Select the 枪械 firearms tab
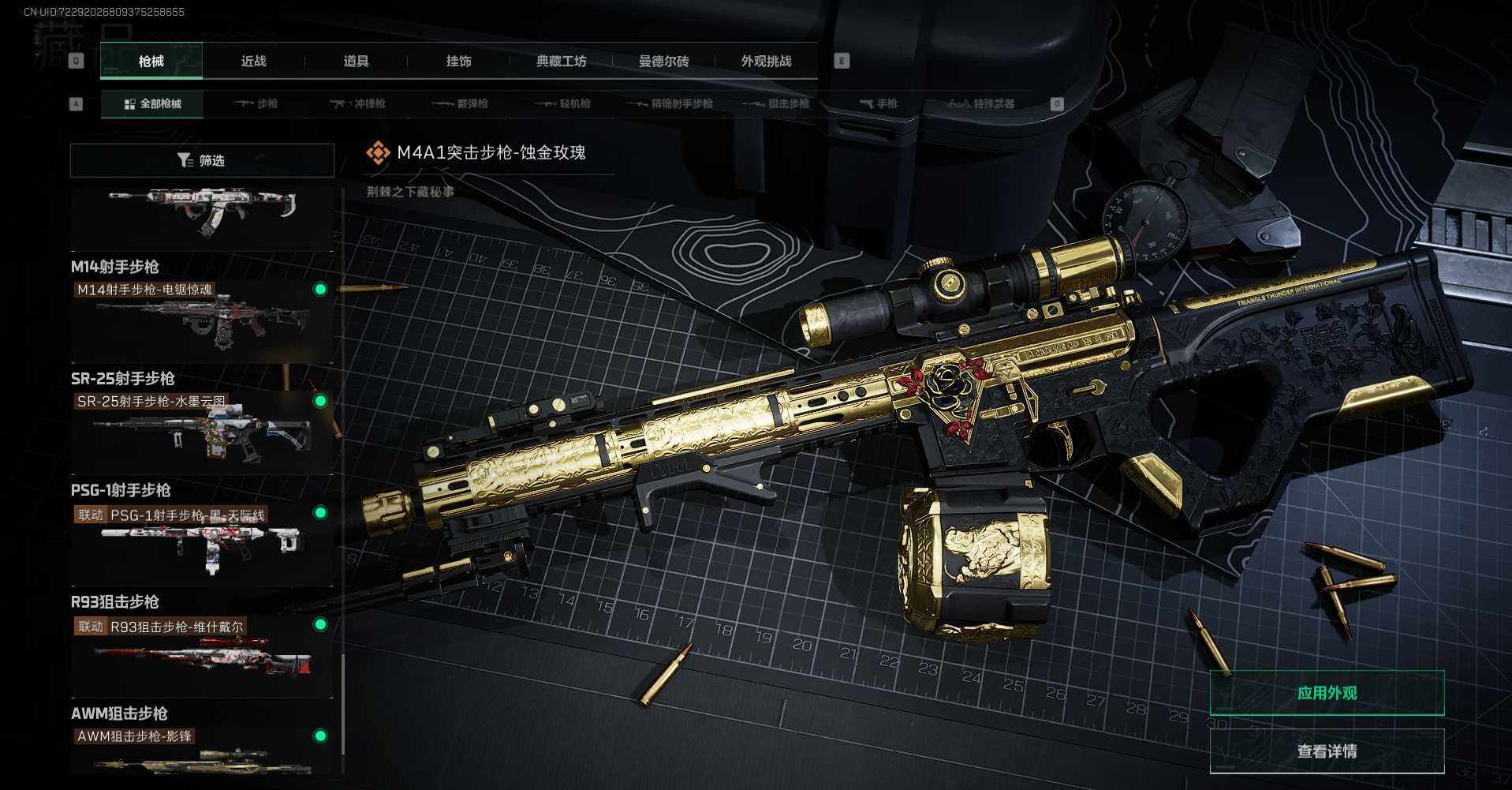Screen dimensions: 1512x790 (x=151, y=61)
